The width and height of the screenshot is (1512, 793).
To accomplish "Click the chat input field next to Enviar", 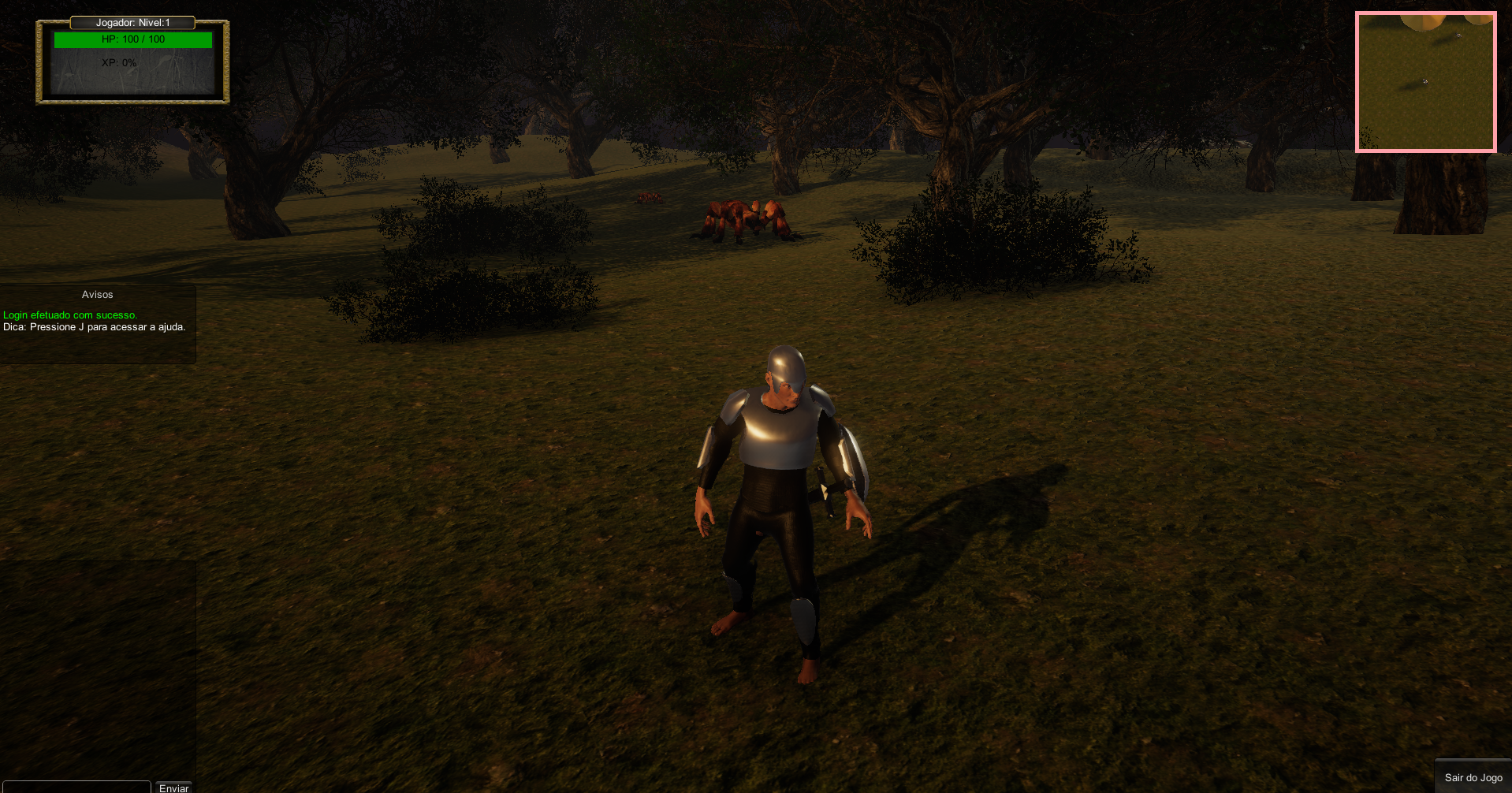I will click(x=75, y=787).
